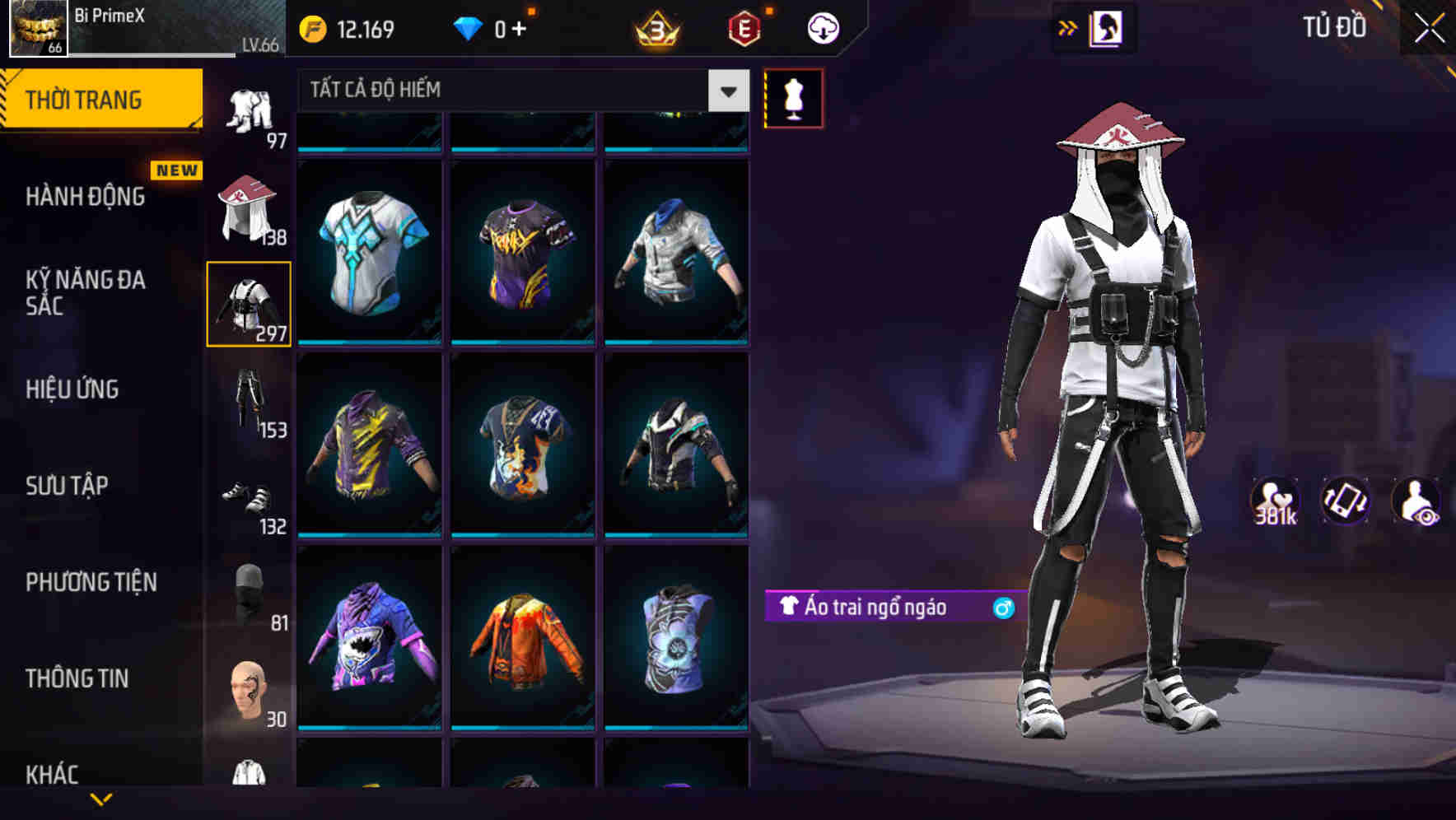Select the mannequin preview icon beside the filter
This screenshot has height=820, width=1456.
[793, 98]
